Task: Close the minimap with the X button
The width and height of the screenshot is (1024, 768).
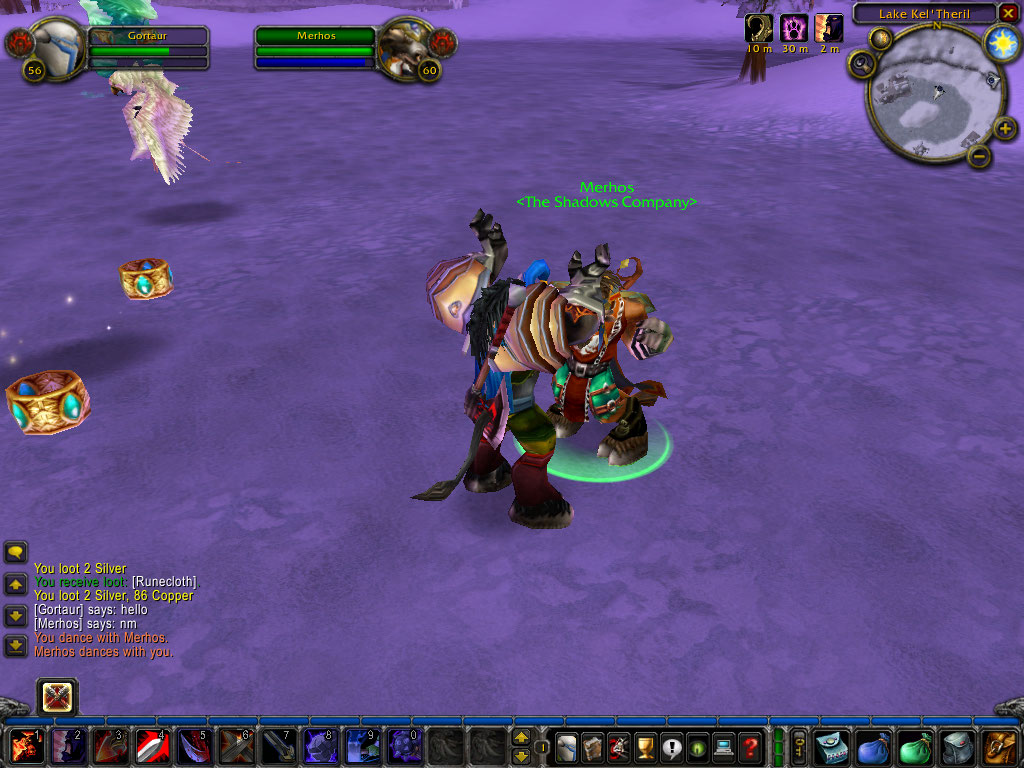Action: 1008,13
